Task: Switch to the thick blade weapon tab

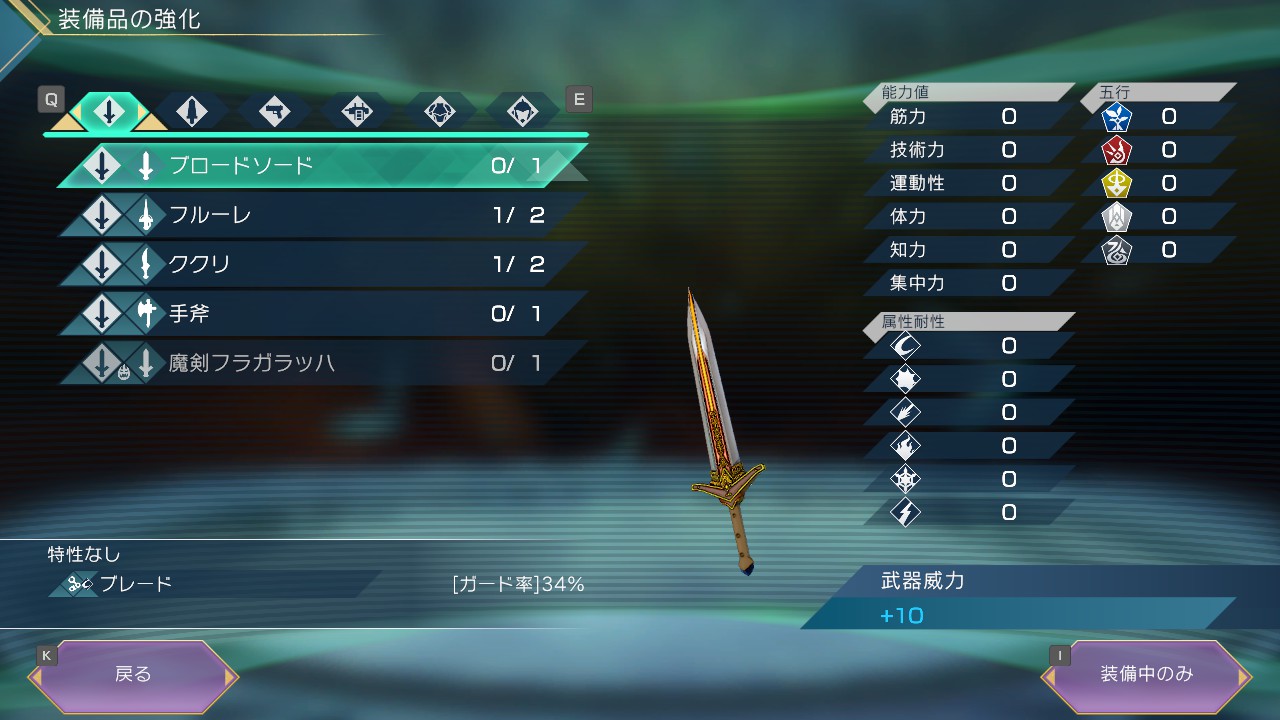Action: coord(191,112)
